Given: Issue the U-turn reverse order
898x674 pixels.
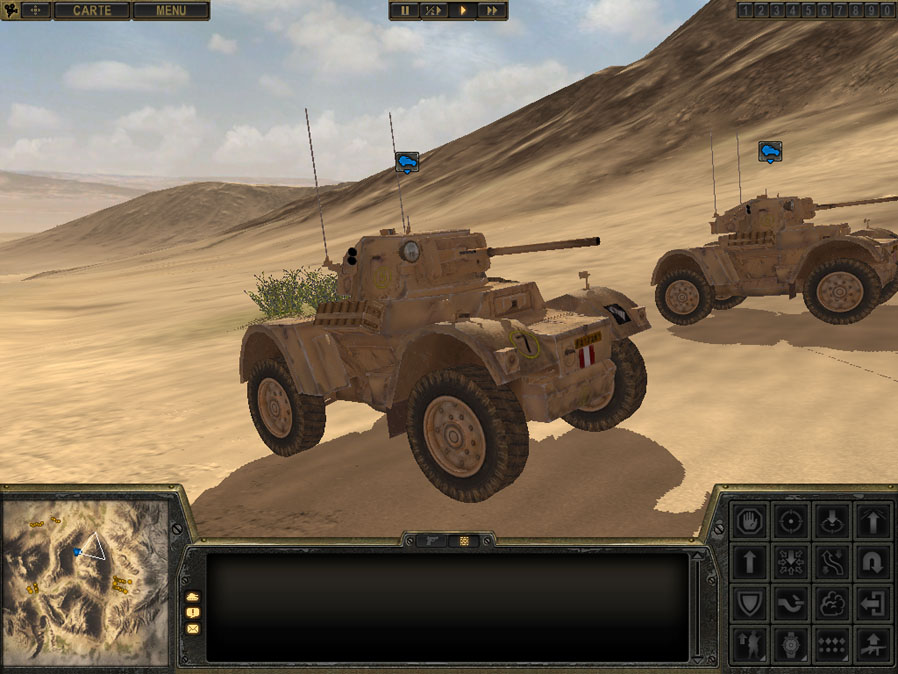Looking at the screenshot, I should click(x=874, y=562).
